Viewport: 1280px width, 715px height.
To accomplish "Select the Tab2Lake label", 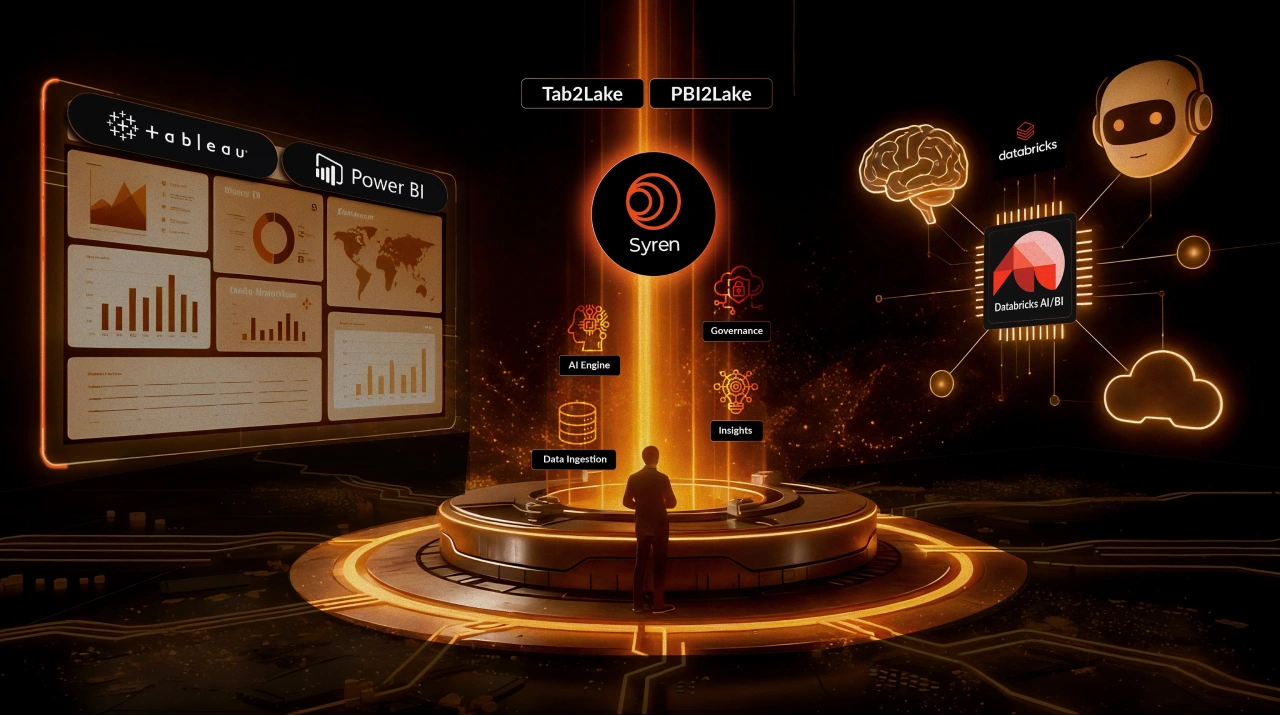I will click(x=584, y=94).
